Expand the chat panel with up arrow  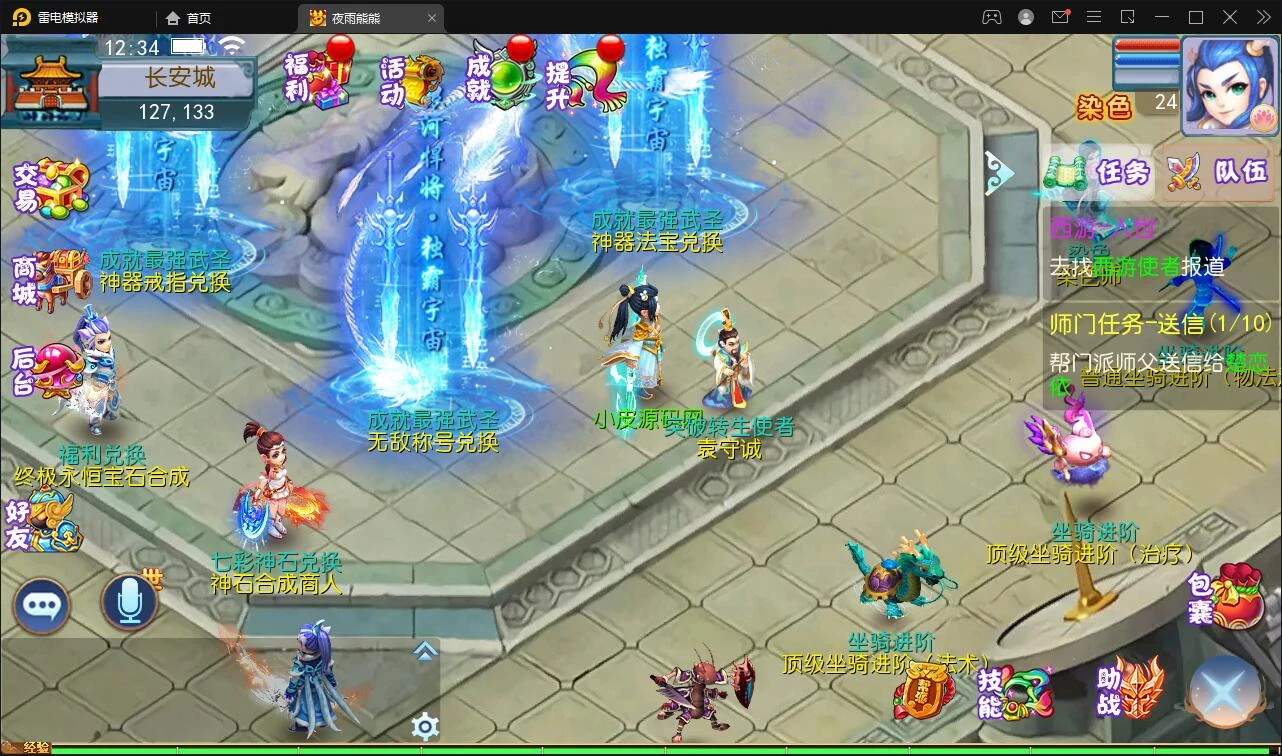click(x=425, y=652)
